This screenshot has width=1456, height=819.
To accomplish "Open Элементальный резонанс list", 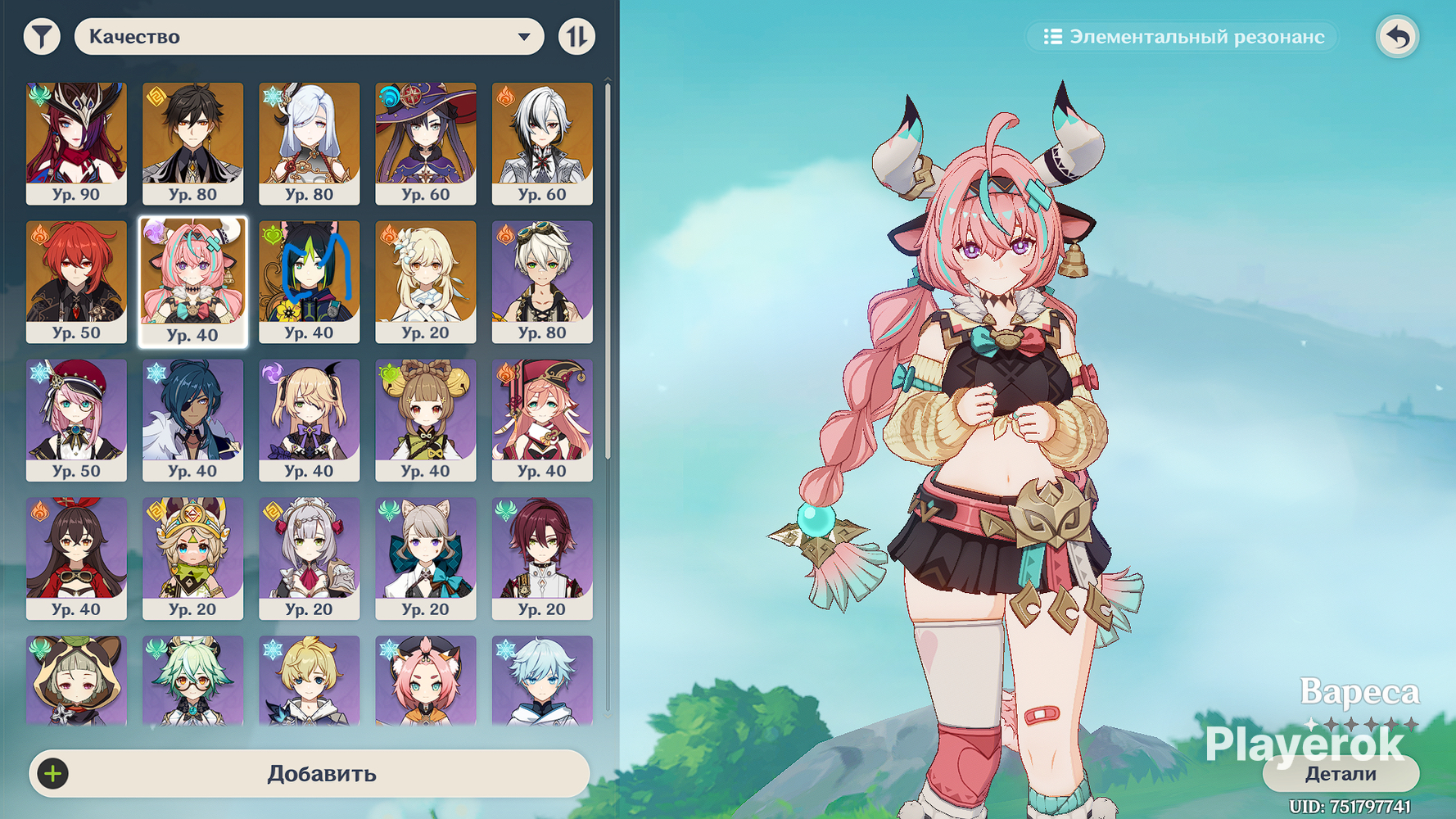I will [x=1183, y=37].
